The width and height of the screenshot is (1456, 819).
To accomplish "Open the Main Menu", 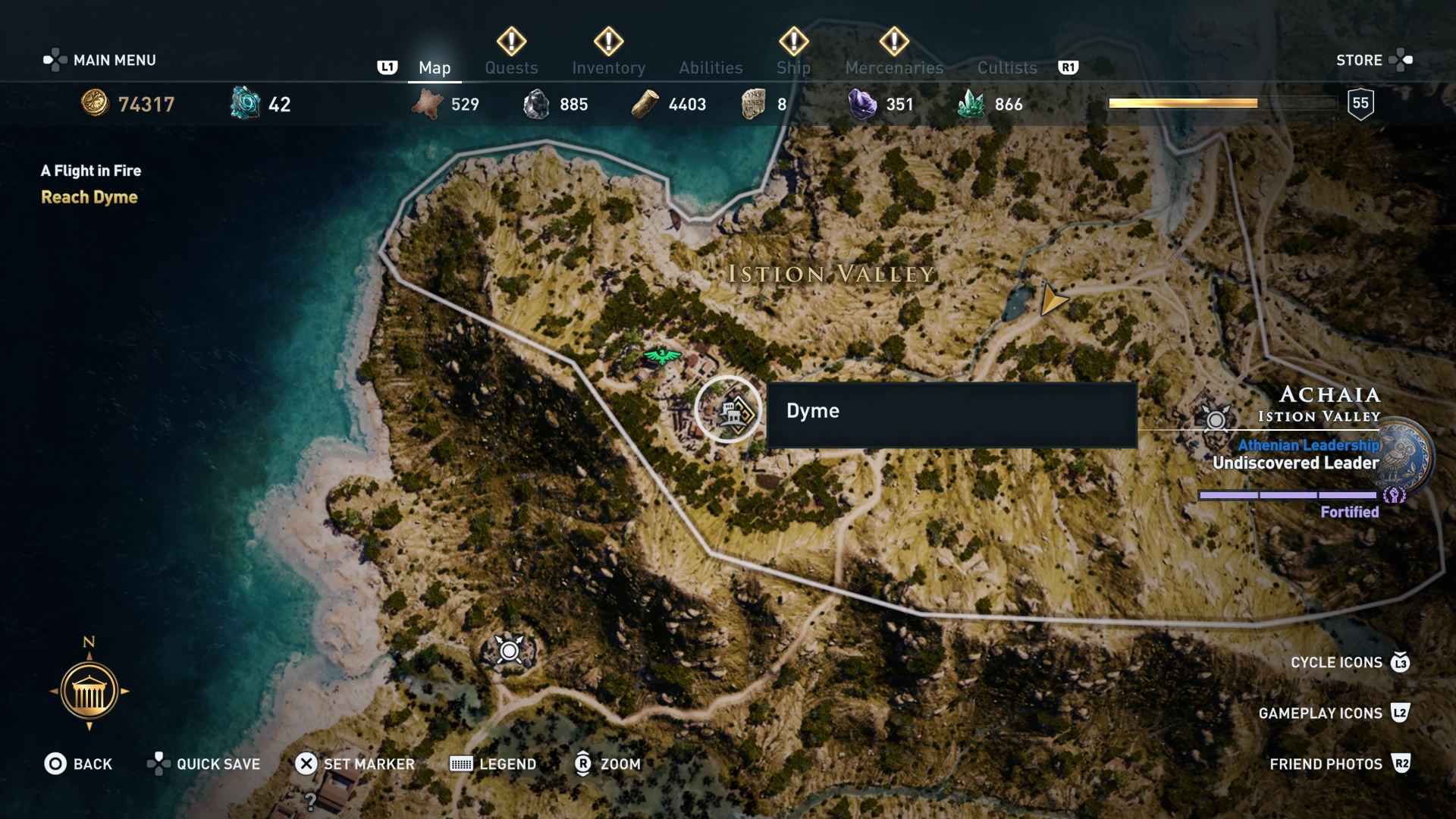I will (x=99, y=60).
